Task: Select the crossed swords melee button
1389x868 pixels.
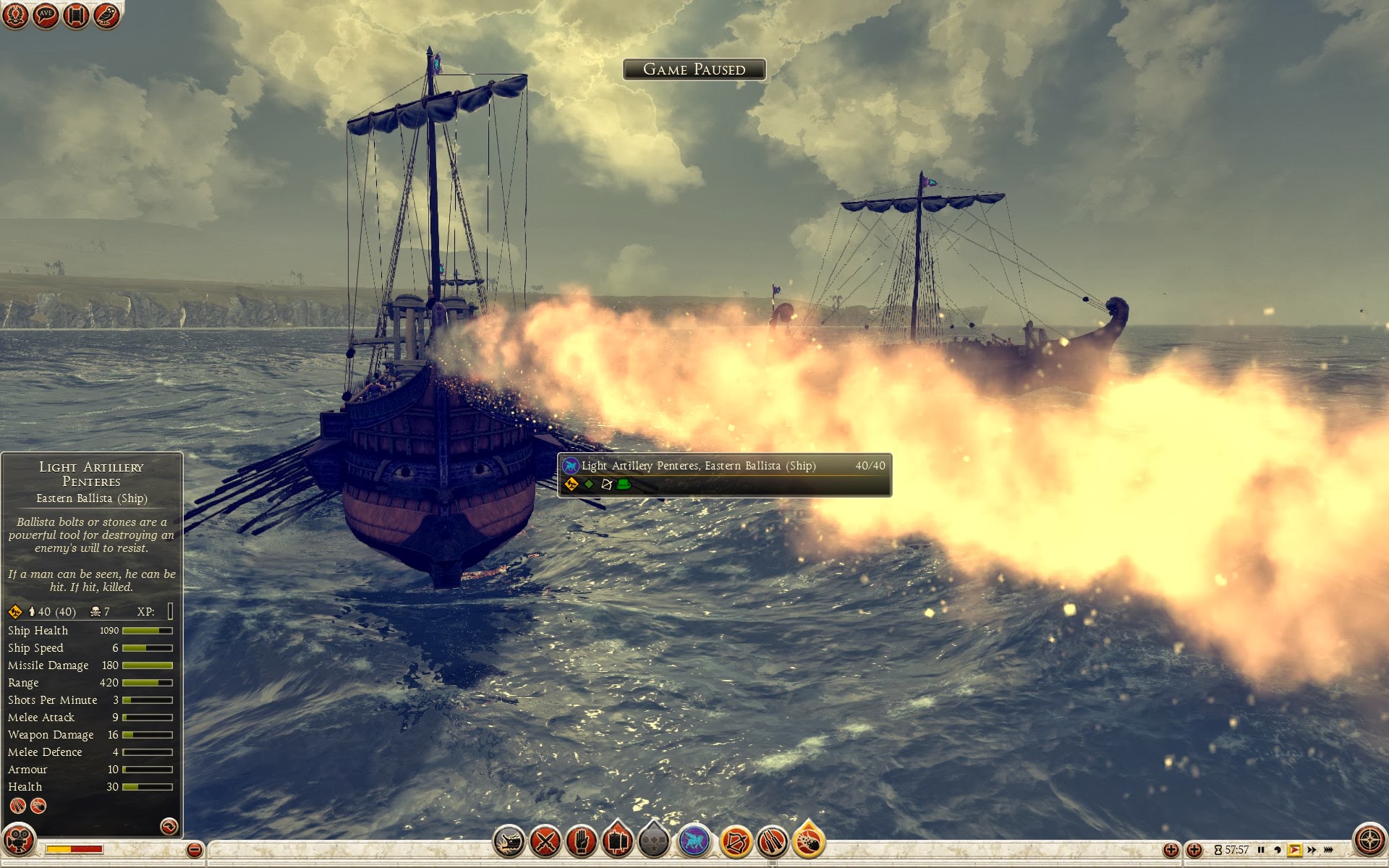Action: pyautogui.click(x=545, y=842)
